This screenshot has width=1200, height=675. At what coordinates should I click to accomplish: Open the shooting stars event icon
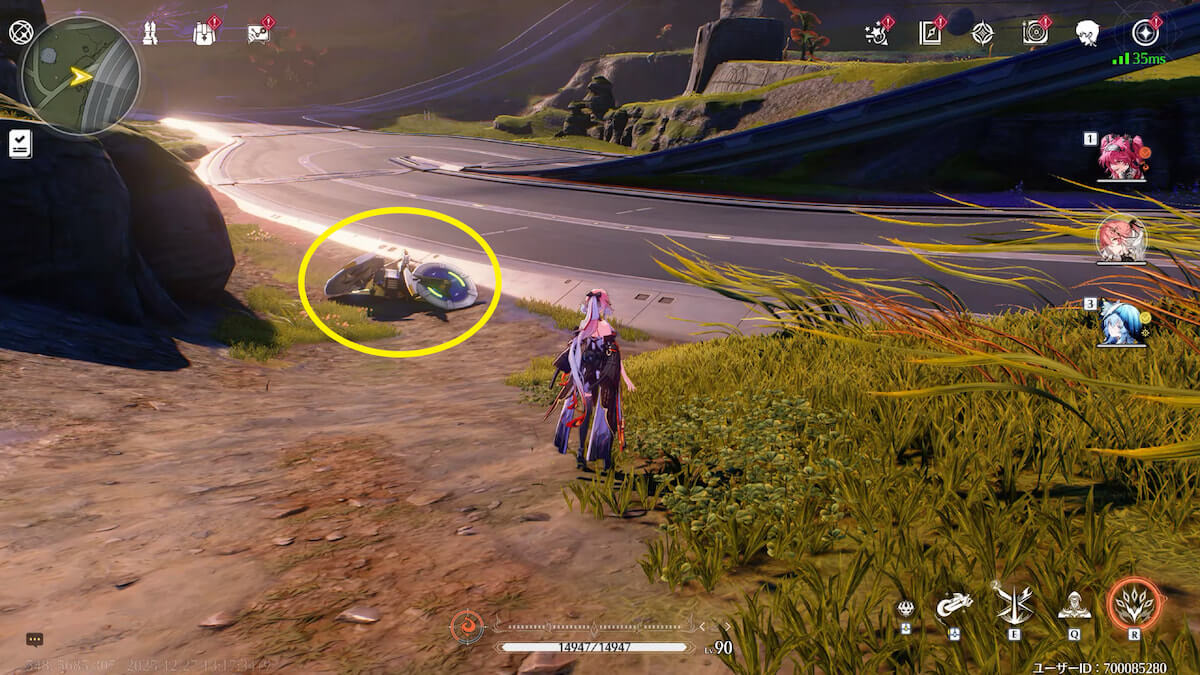tap(877, 33)
